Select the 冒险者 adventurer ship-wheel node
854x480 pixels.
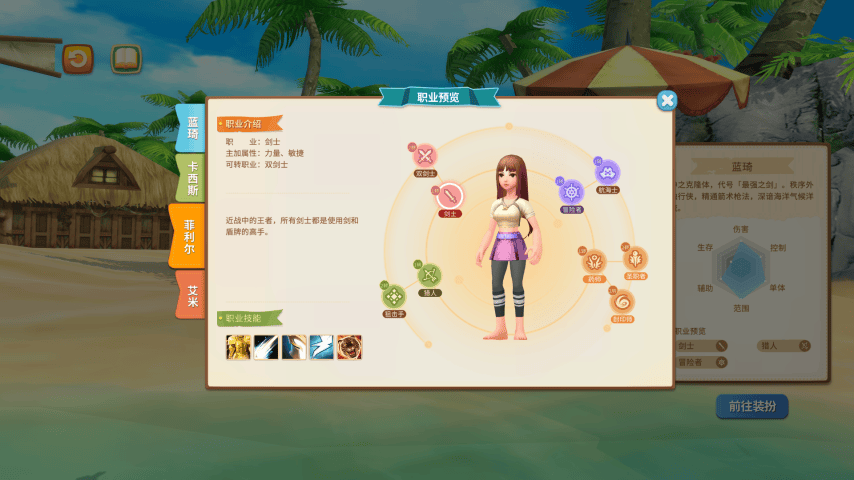point(571,192)
